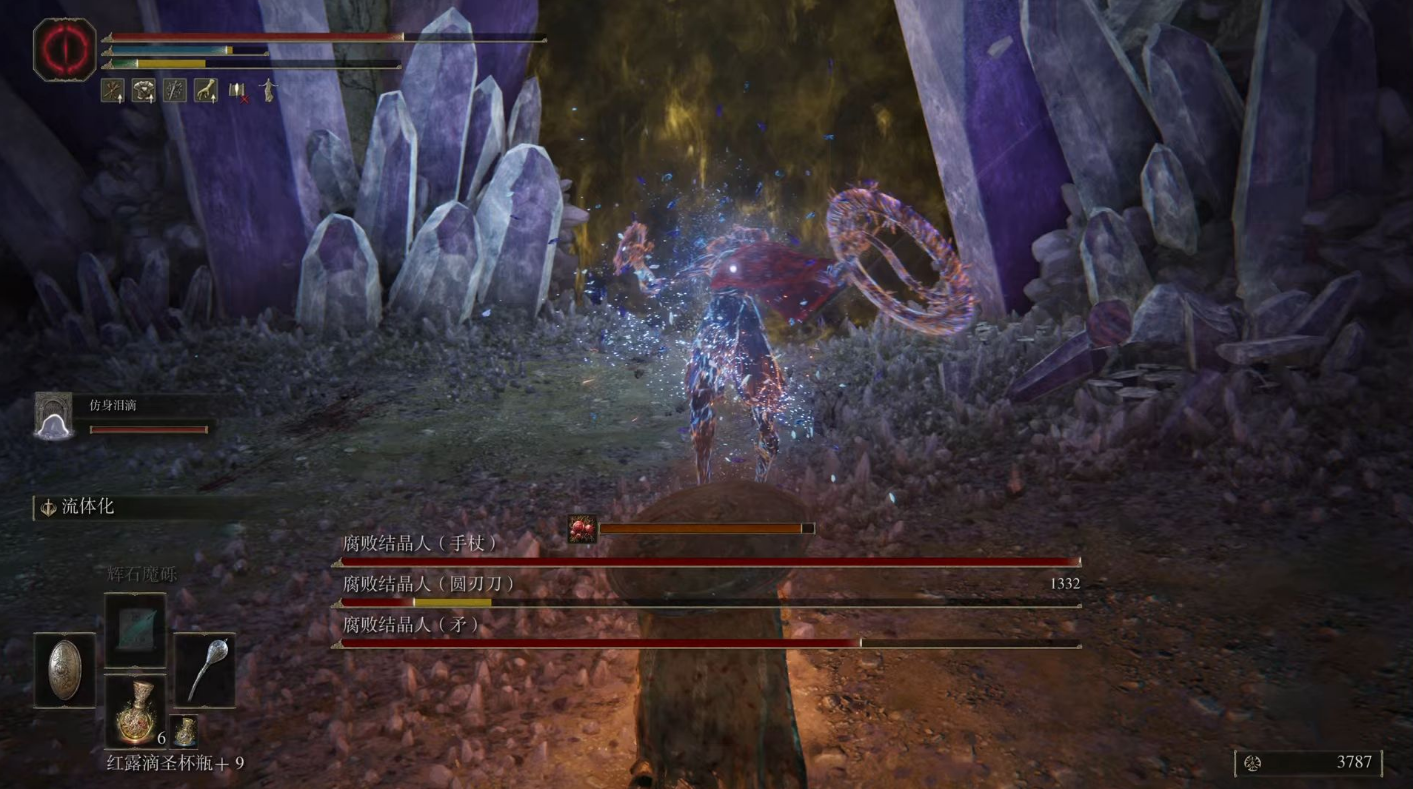This screenshot has height=789, width=1413.
Task: Click the red-X debuff status icon
Action: click(237, 91)
